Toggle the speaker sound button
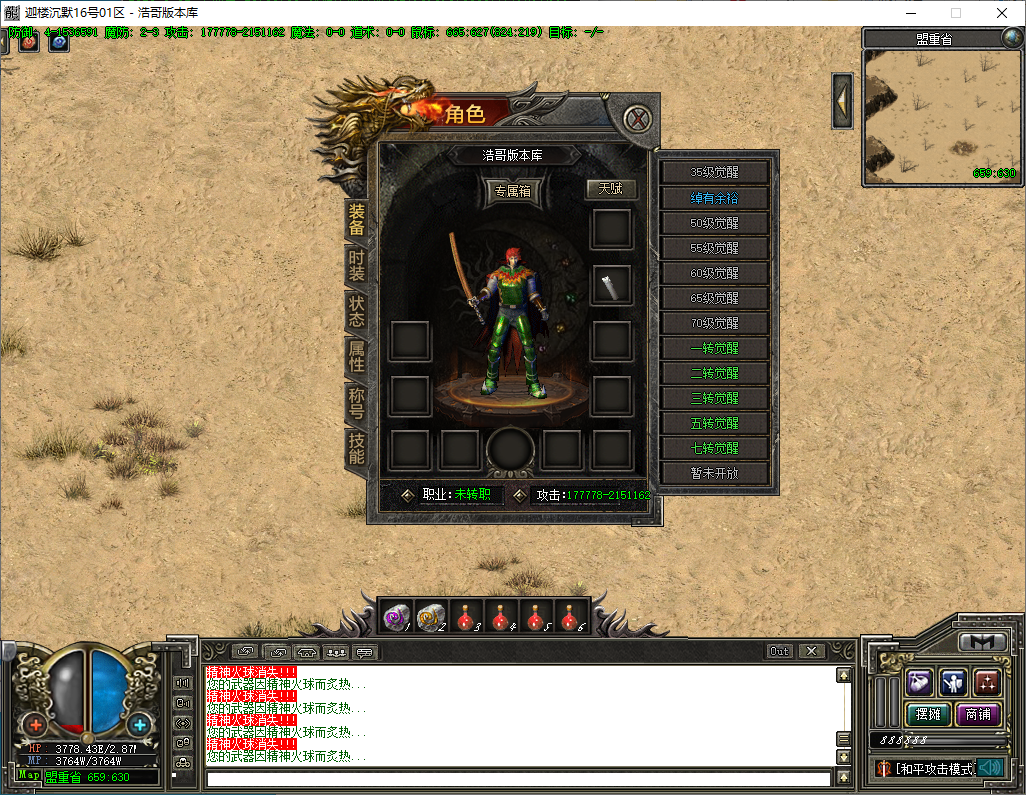The width and height of the screenshot is (1026, 795). coord(990,768)
